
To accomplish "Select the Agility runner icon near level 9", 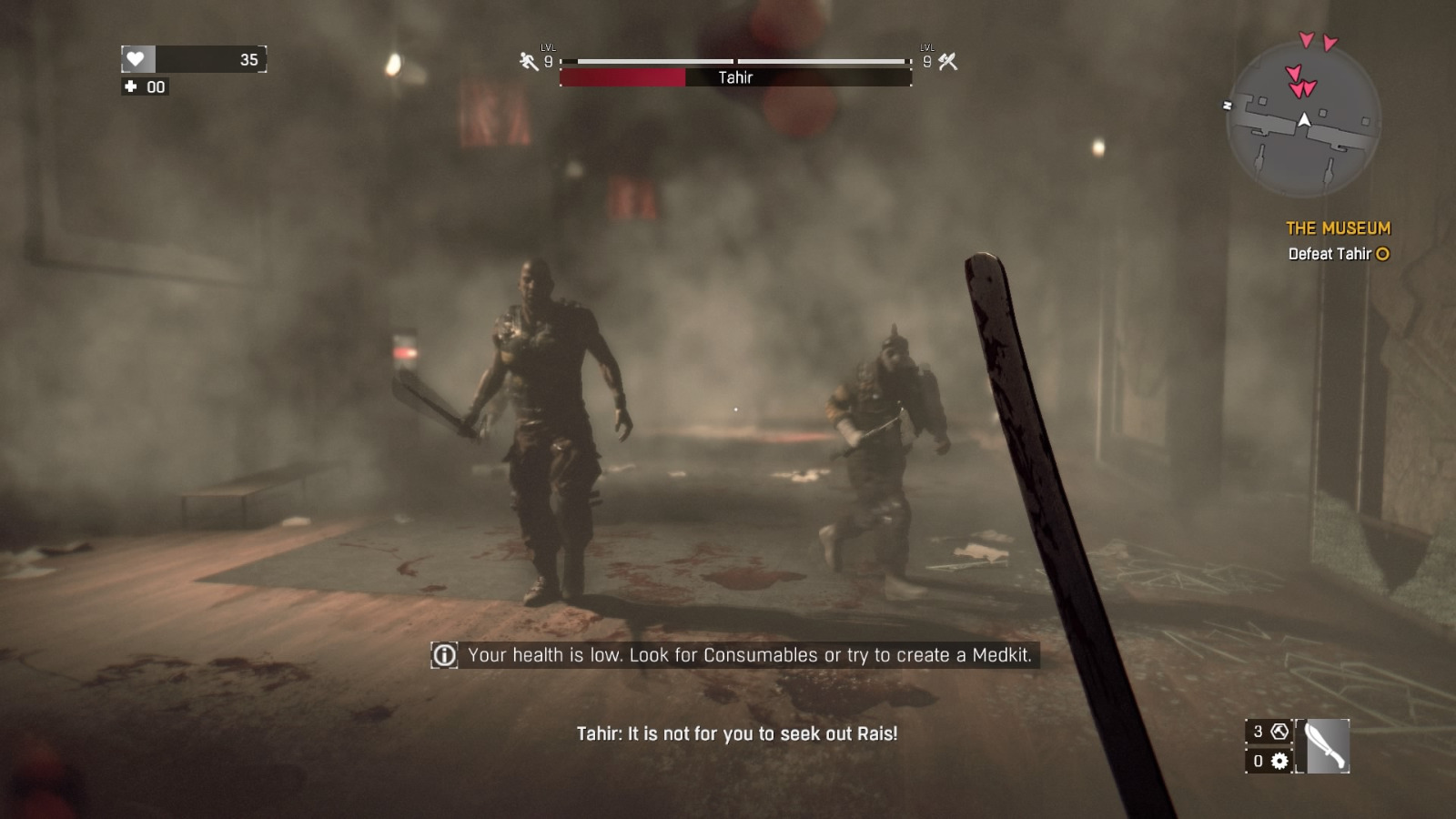I will pos(526,59).
